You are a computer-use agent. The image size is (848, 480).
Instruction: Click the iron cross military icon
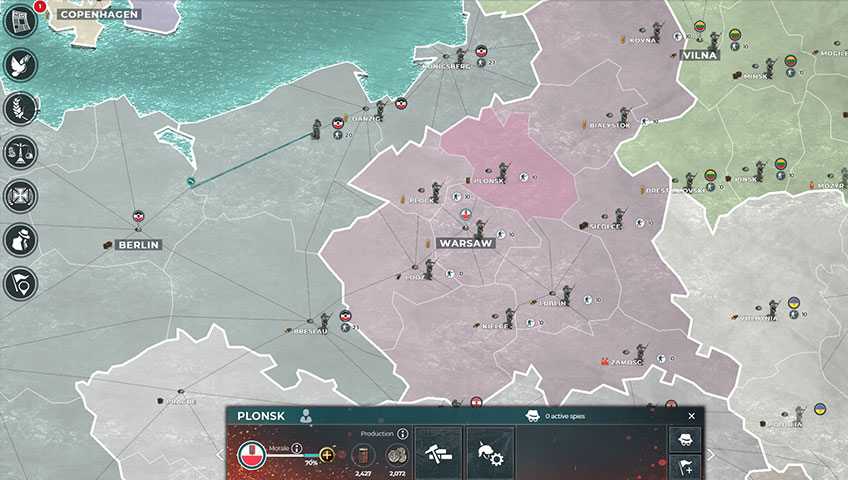point(21,196)
